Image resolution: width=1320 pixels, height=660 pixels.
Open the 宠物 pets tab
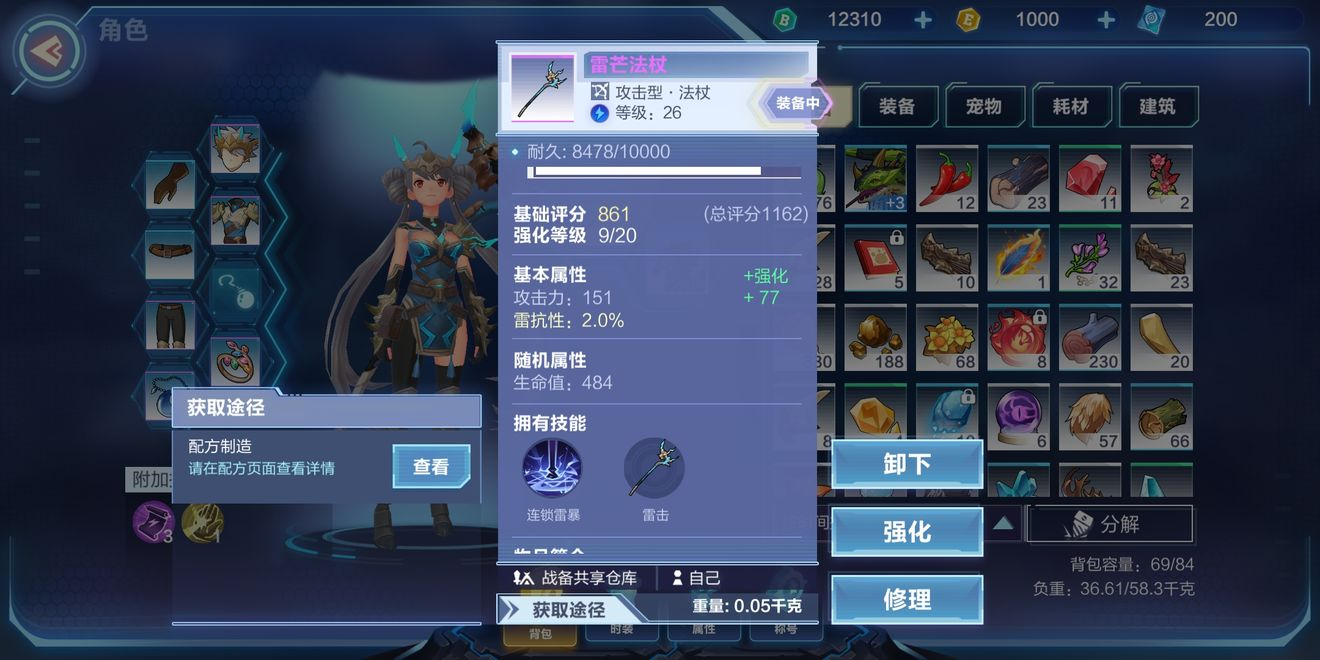pos(984,106)
